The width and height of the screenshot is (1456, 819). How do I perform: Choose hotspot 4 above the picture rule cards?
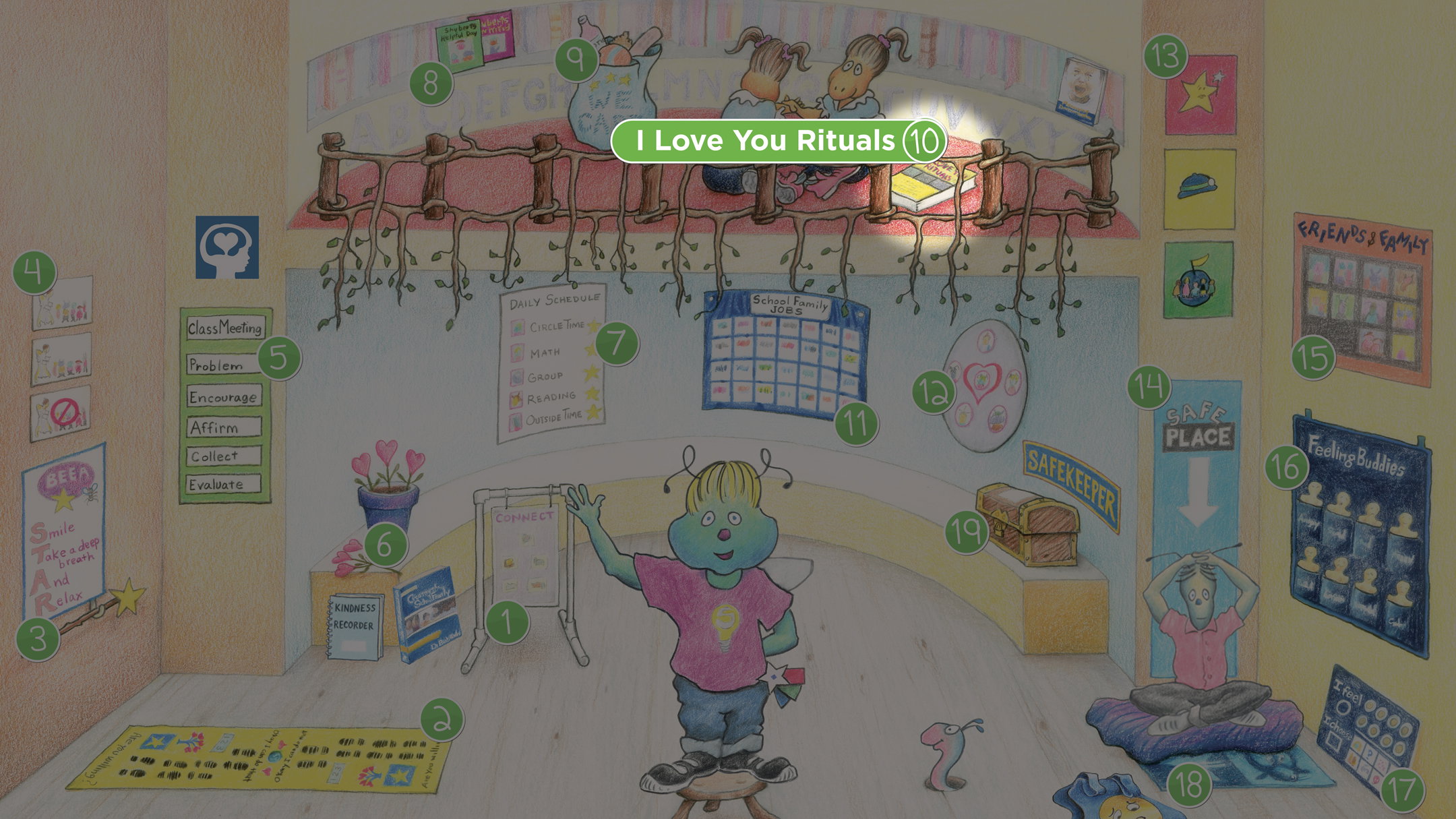coord(34,272)
